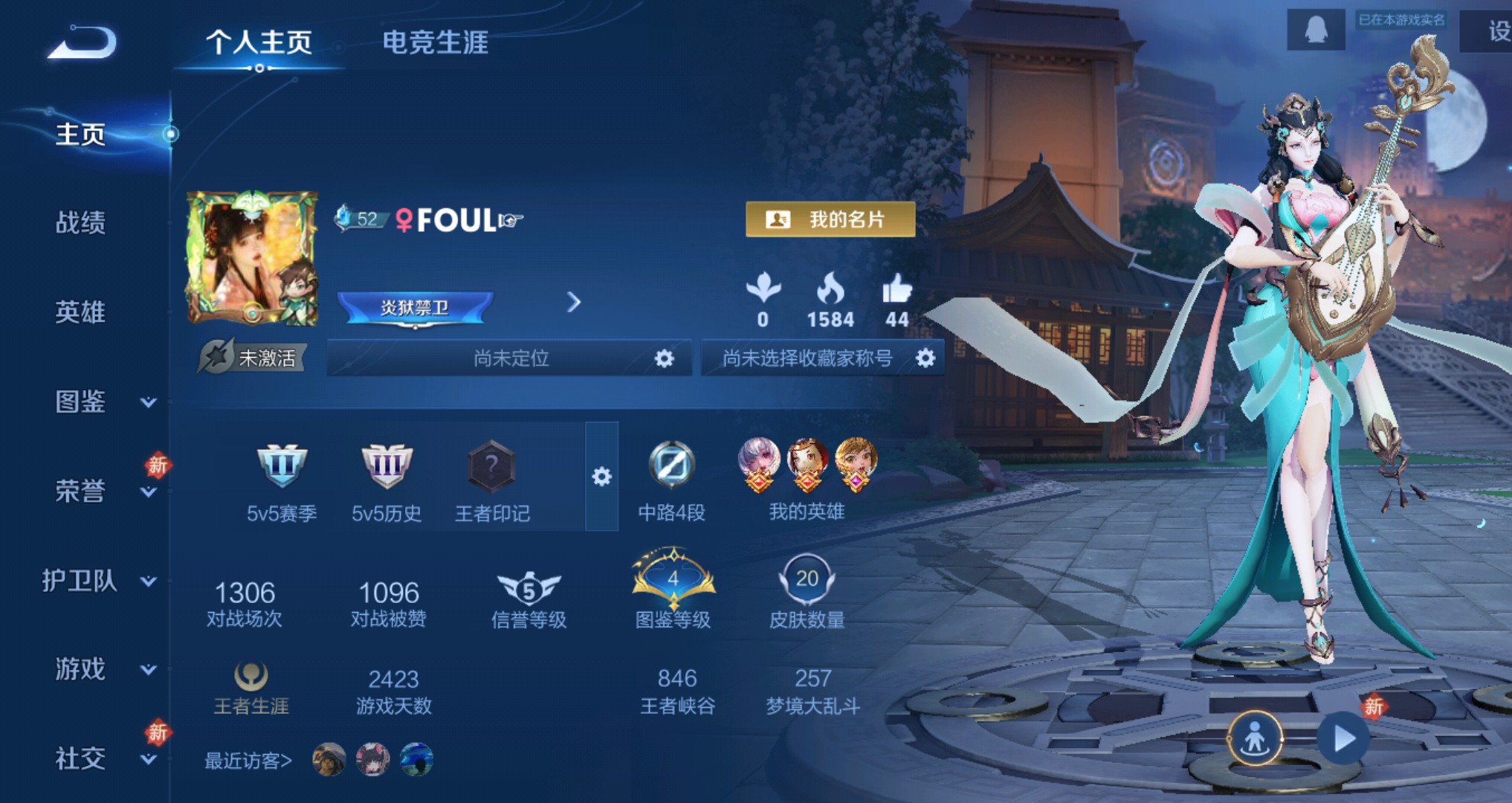Click the 中路4段 lane rank emblem
1512x803 pixels.
point(673,465)
